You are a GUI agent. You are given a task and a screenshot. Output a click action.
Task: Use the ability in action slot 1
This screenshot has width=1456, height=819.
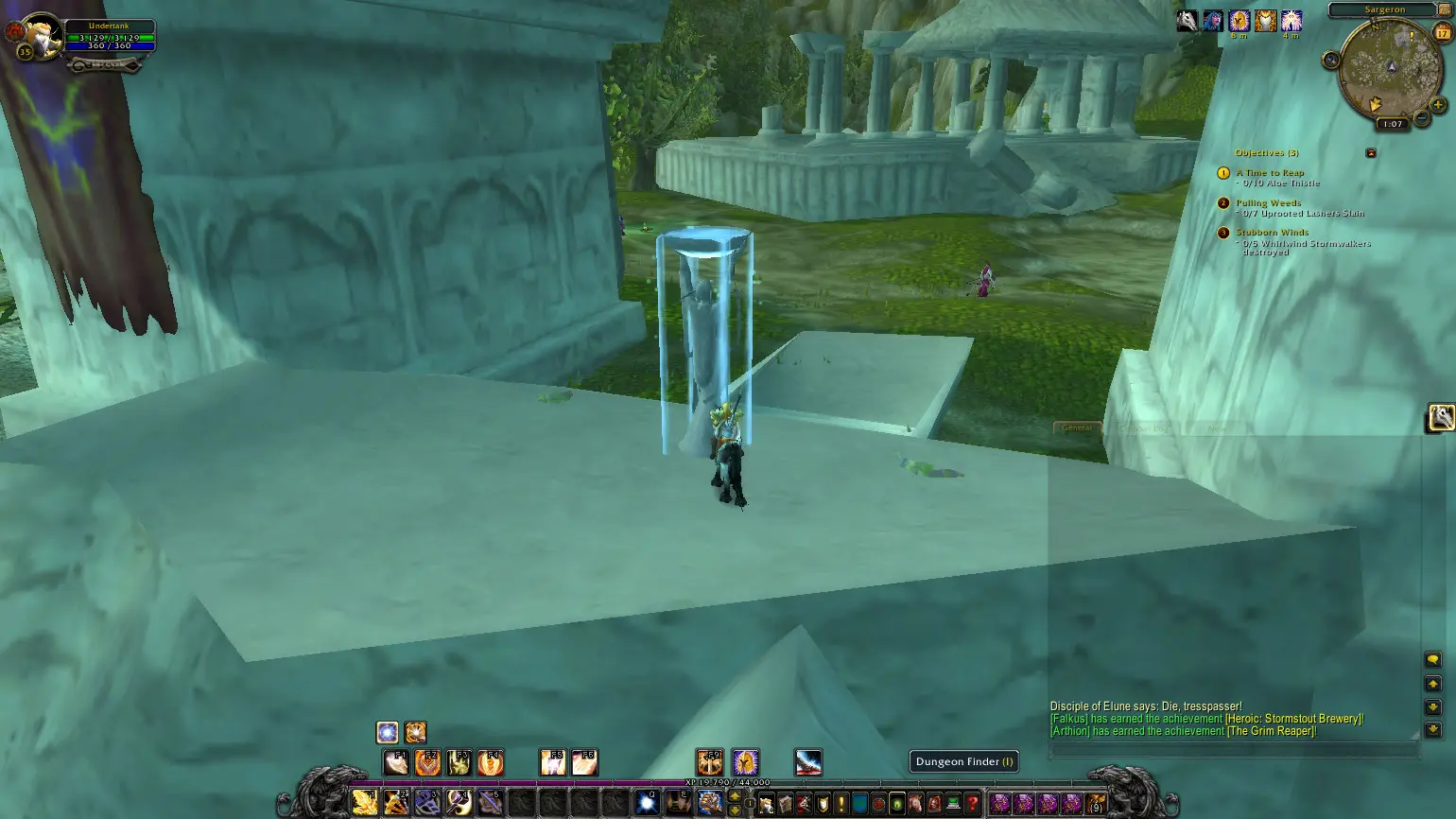(365, 803)
